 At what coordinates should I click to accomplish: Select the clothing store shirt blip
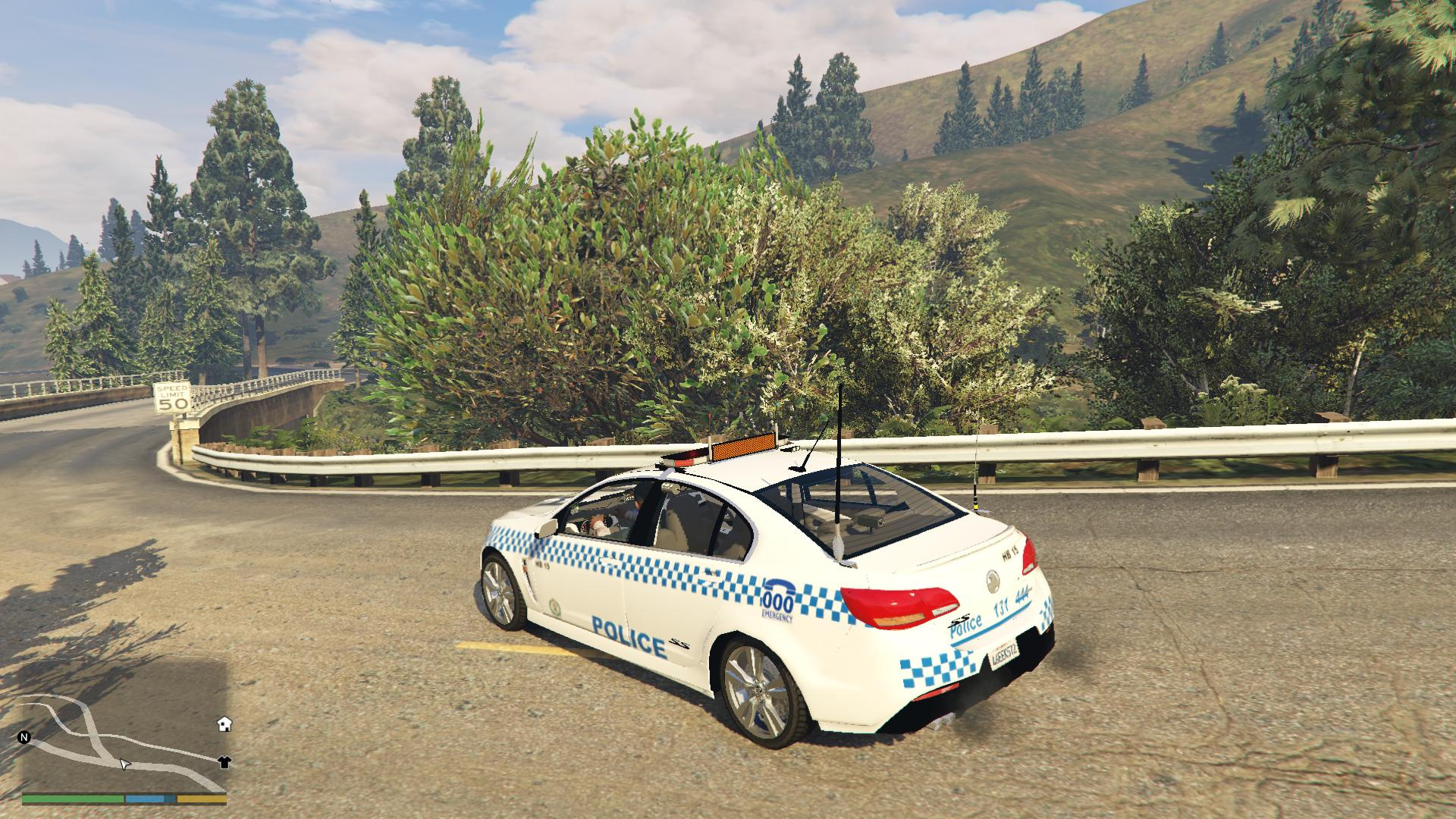[x=224, y=762]
